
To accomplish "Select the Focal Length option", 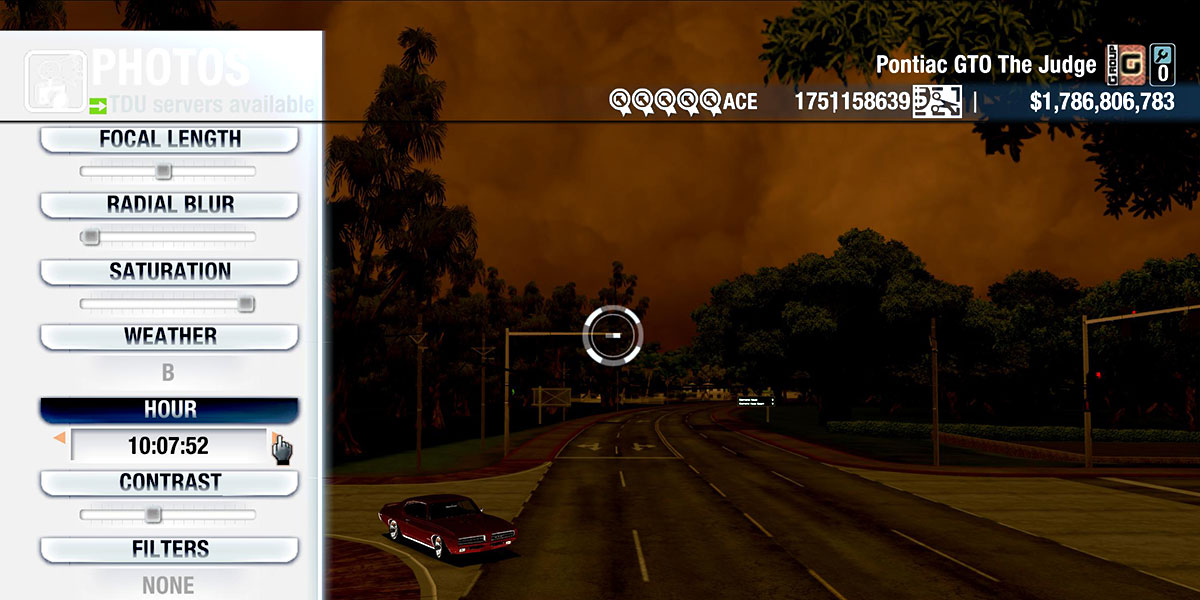I will [x=169, y=139].
